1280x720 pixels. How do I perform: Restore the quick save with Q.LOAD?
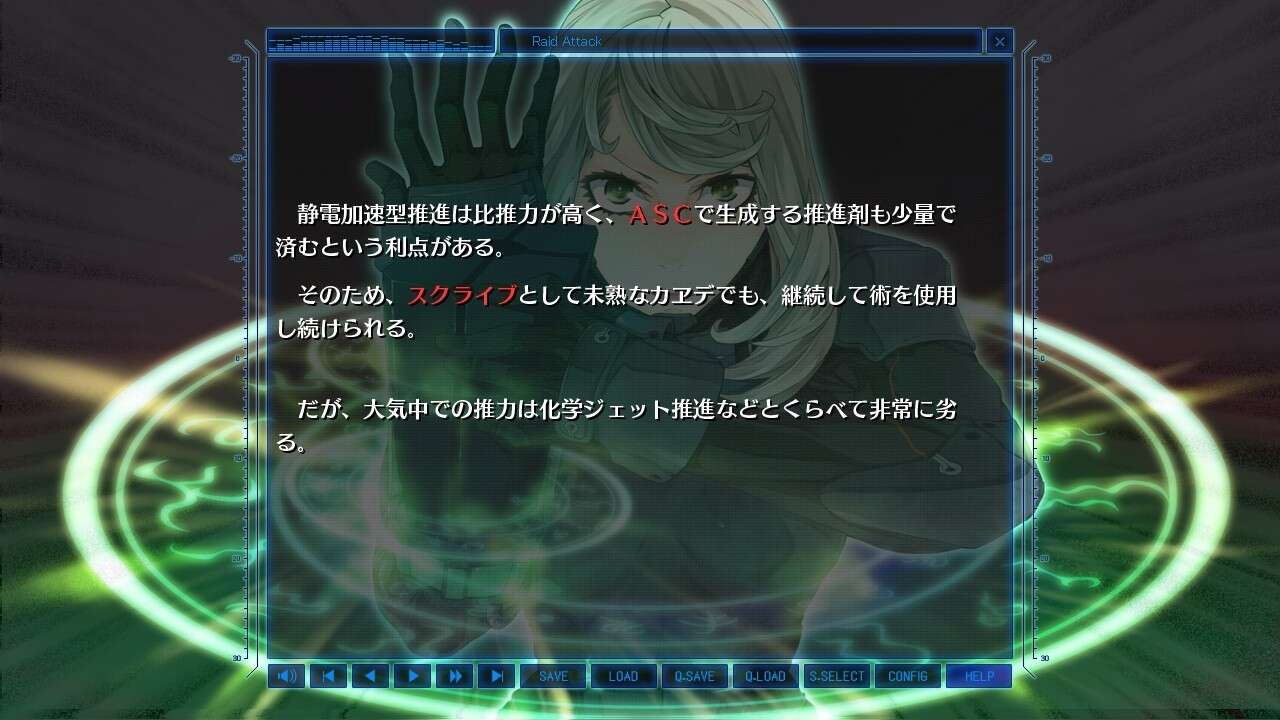tap(766, 676)
